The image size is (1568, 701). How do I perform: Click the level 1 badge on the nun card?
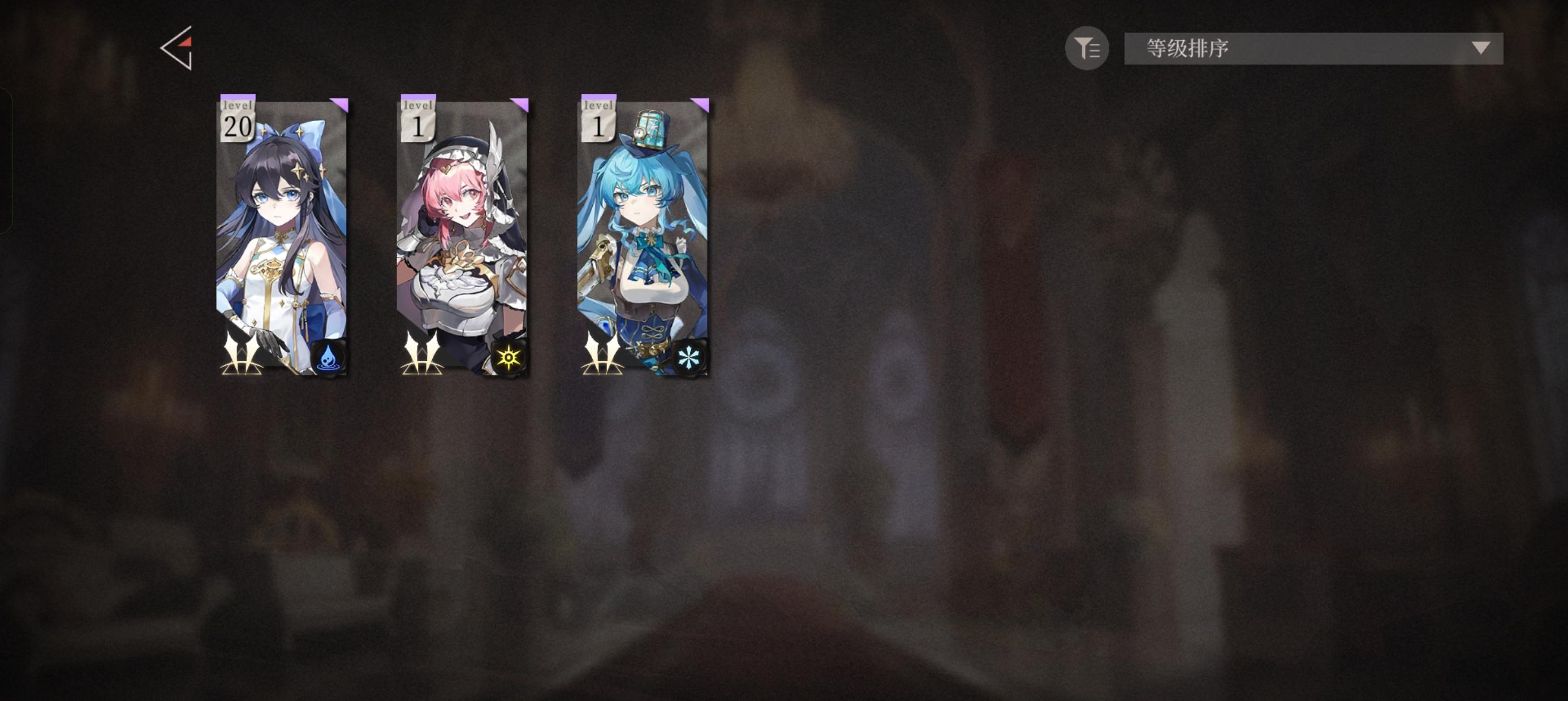click(x=419, y=119)
